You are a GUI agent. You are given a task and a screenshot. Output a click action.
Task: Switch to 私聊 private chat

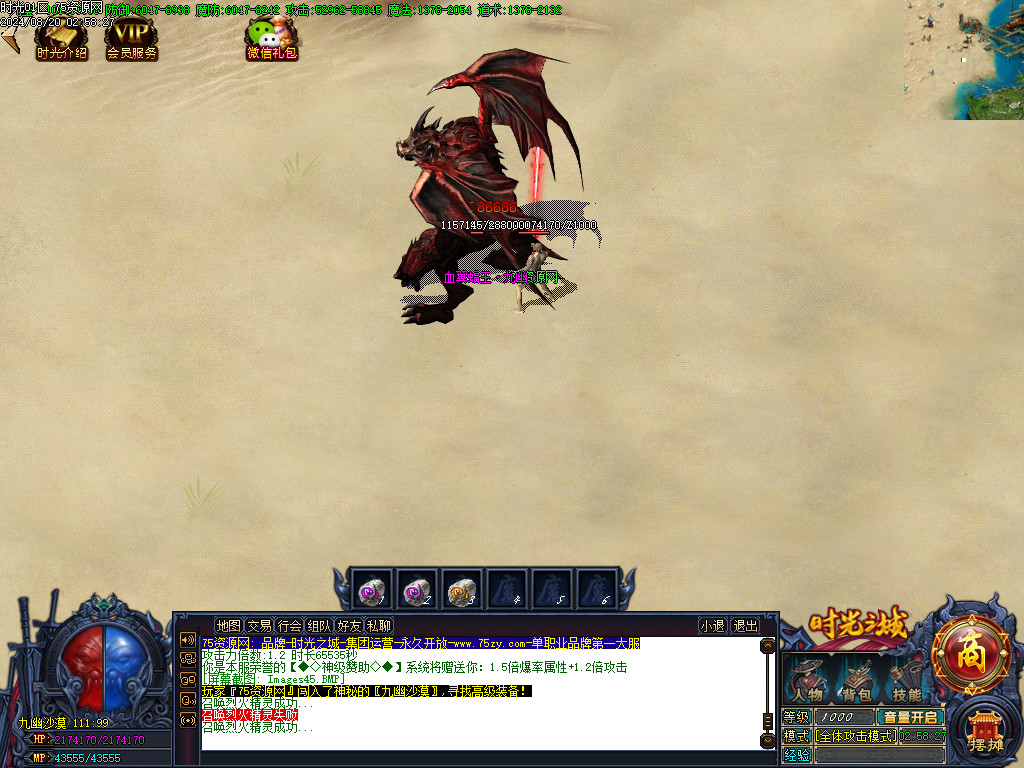point(379,626)
